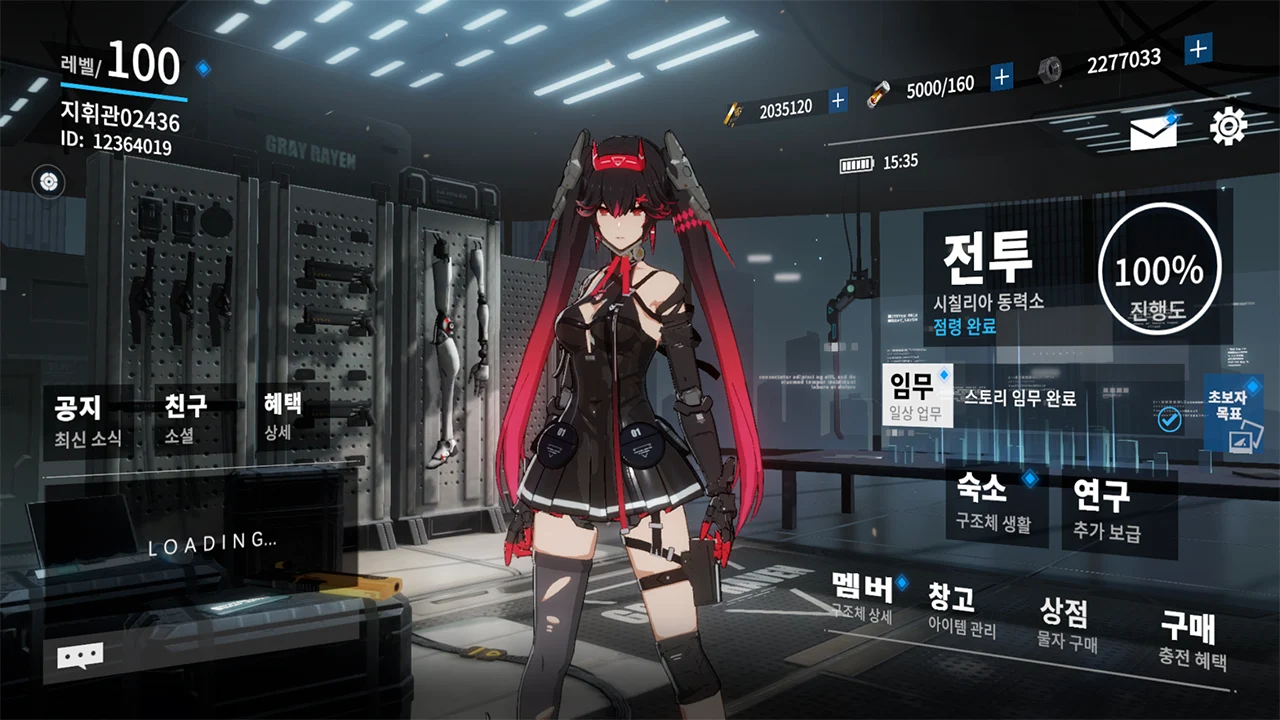Open the mail envelope inbox
Viewport: 1280px width, 720px height.
[x=1153, y=133]
